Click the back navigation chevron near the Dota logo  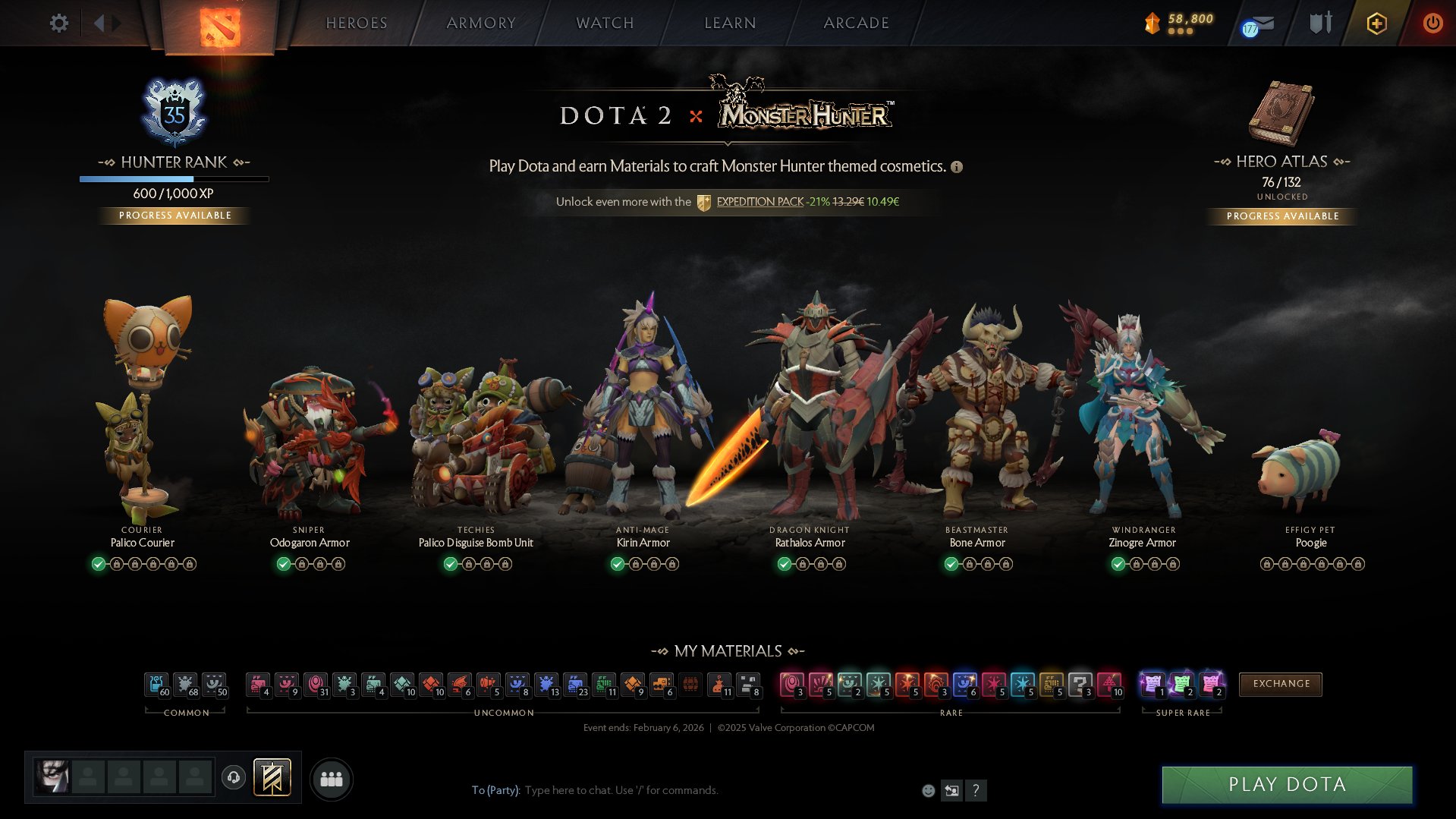point(99,23)
